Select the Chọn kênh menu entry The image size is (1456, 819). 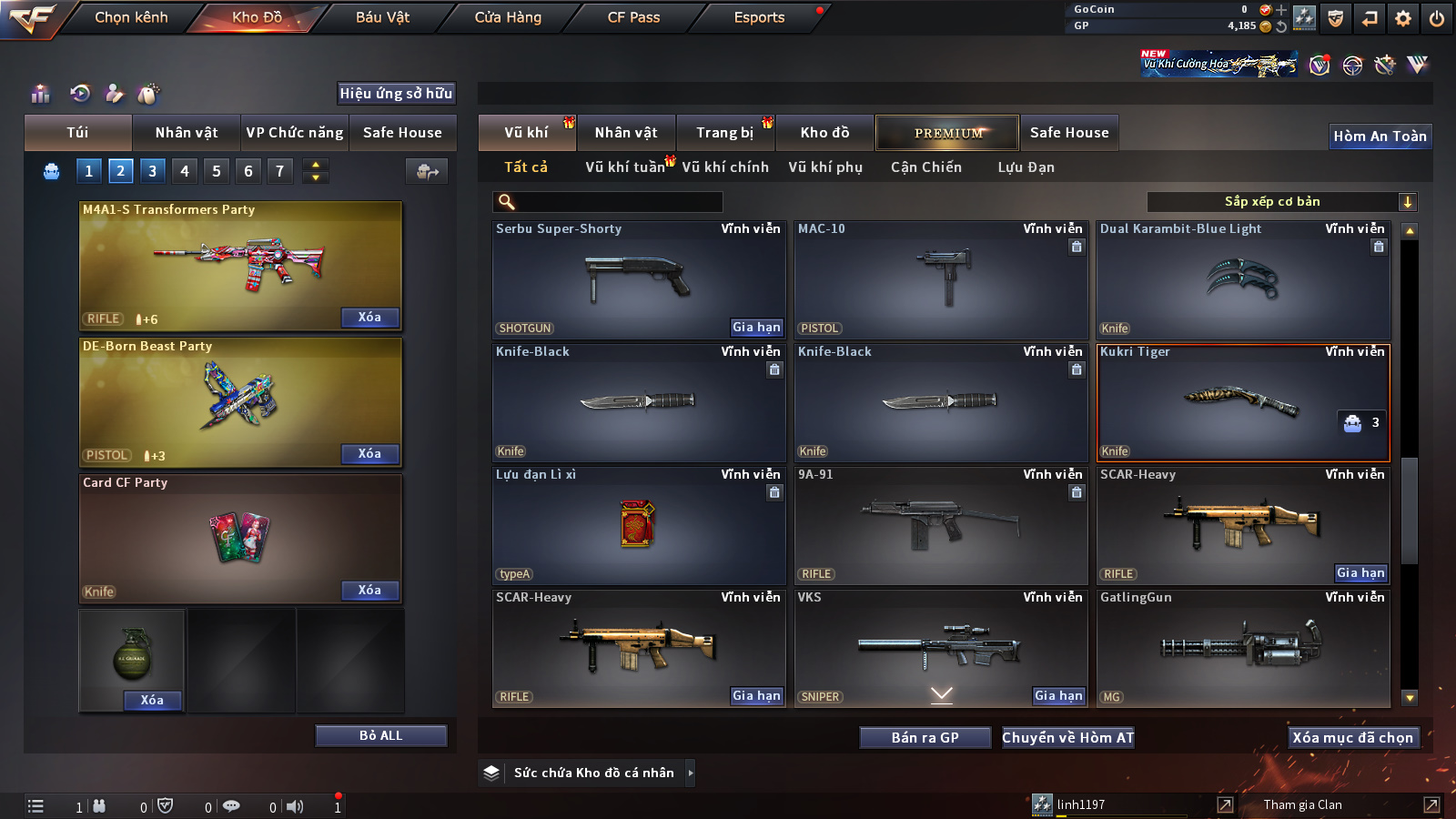pos(131,17)
